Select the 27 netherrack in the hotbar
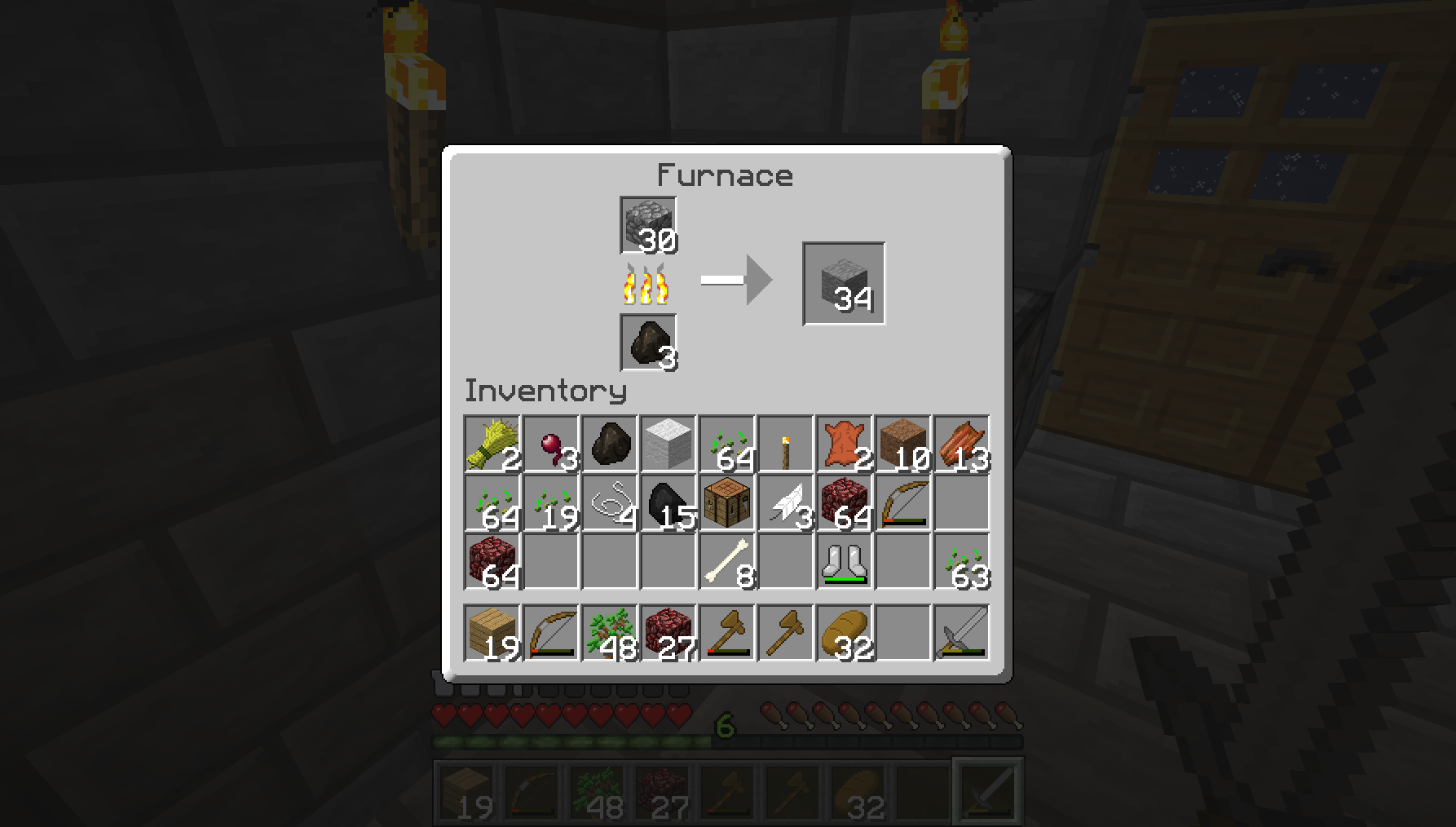 (668, 633)
